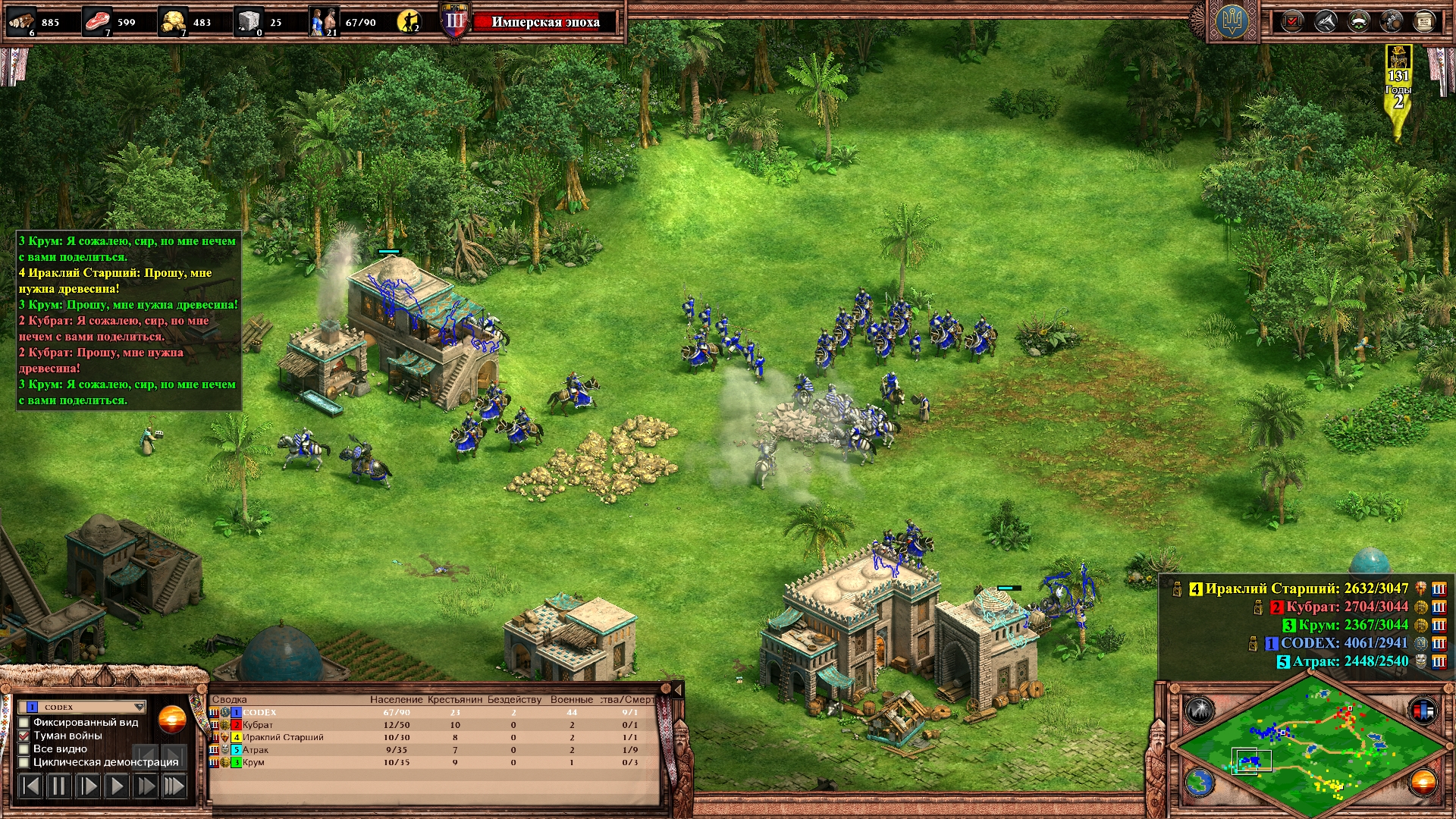Image resolution: width=1456 pixels, height=819 pixels.
Task: Switch minimap to player colors mode
Action: (1423, 711)
